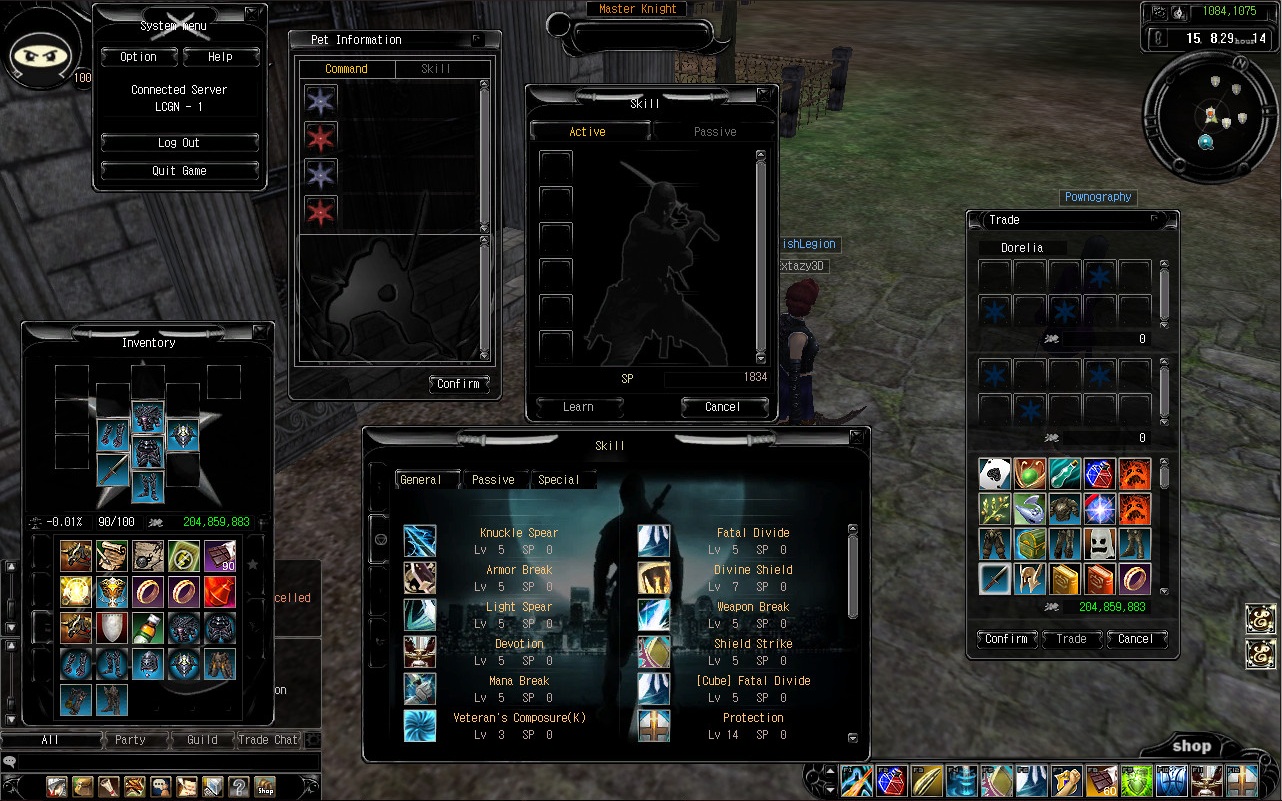The image size is (1282, 801).
Task: Click the Learn skill button
Action: click(x=578, y=407)
